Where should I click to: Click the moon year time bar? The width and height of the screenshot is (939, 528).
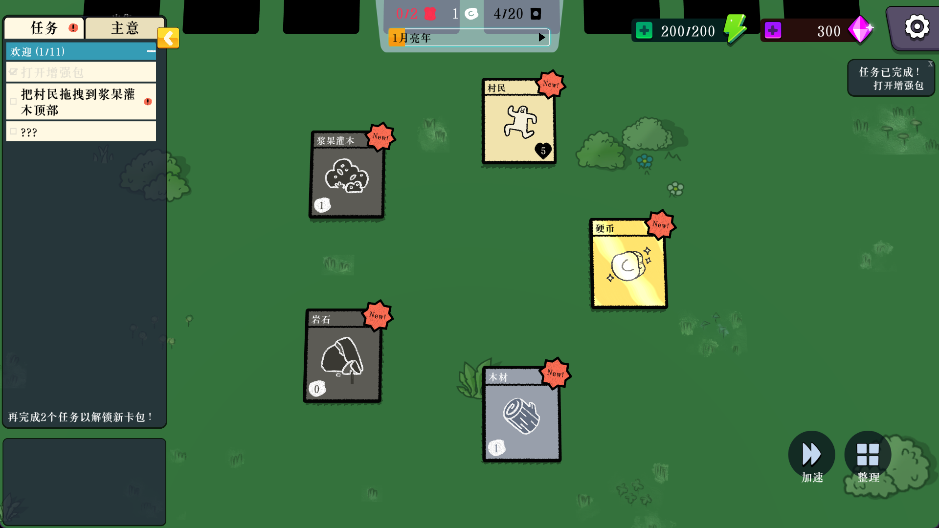click(x=469, y=38)
